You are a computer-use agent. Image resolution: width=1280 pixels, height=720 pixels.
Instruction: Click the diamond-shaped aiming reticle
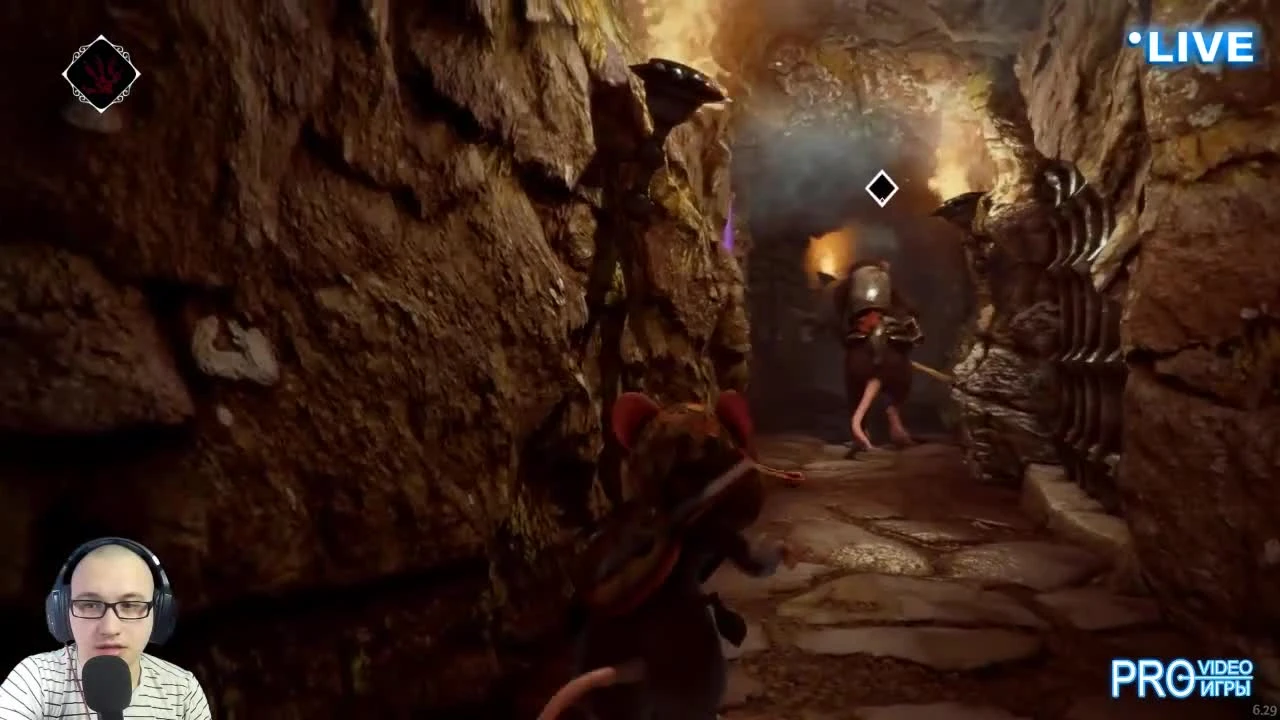pos(881,189)
